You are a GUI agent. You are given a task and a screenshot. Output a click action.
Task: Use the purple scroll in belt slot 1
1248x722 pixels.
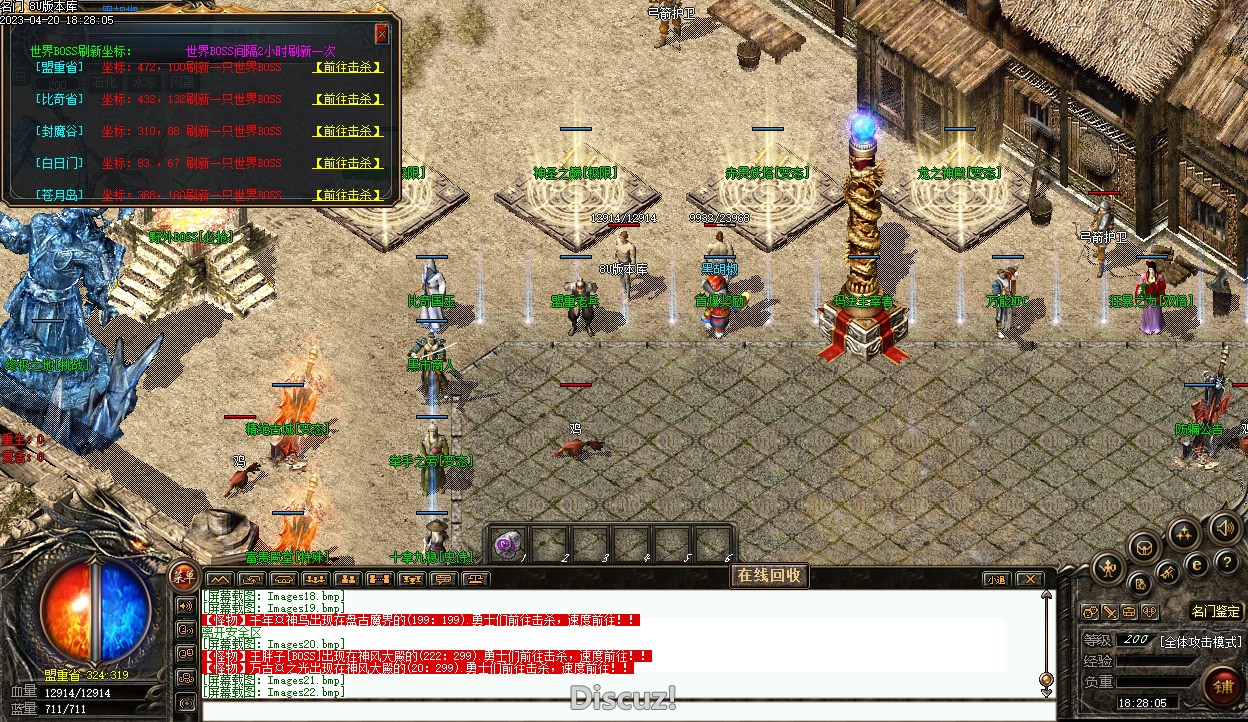508,544
